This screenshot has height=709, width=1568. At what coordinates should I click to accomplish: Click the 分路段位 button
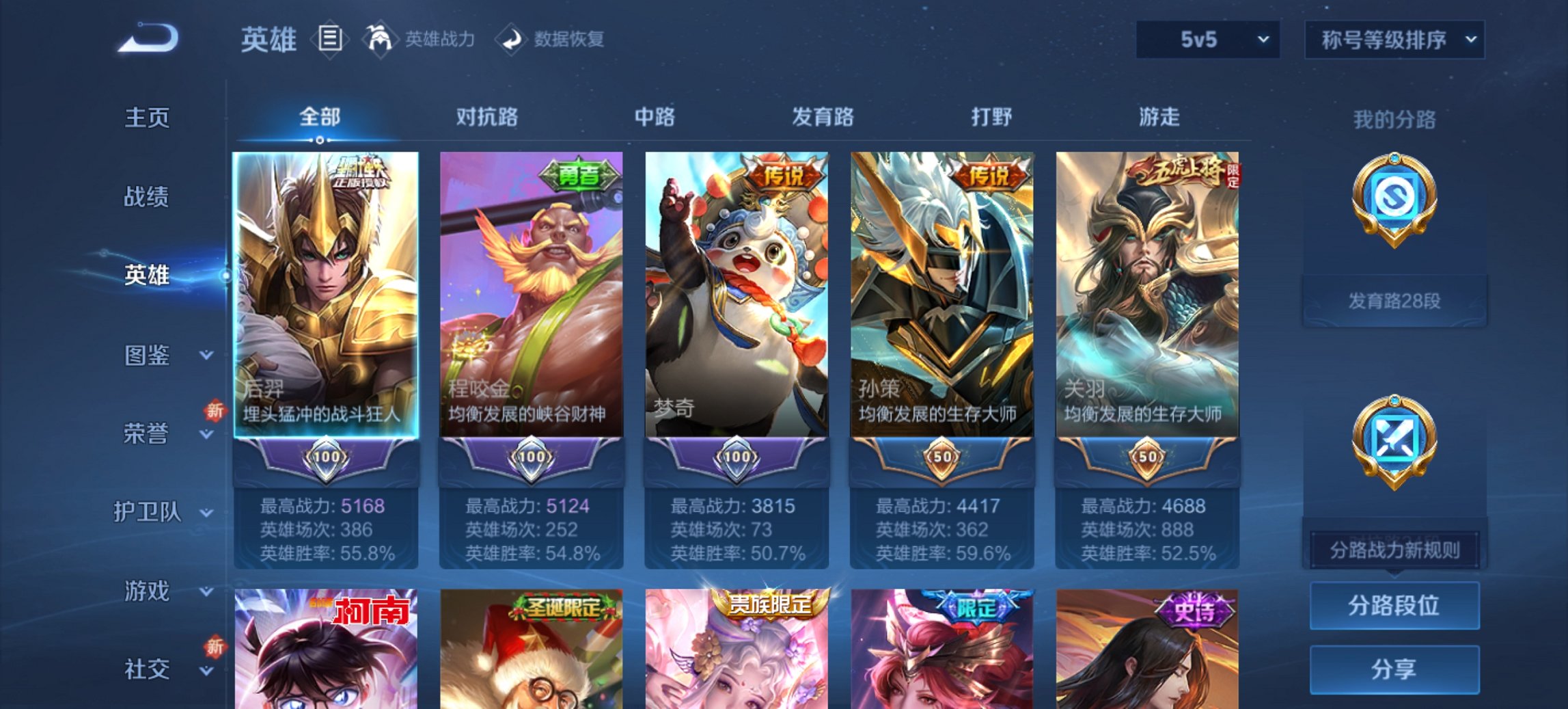coord(1394,606)
